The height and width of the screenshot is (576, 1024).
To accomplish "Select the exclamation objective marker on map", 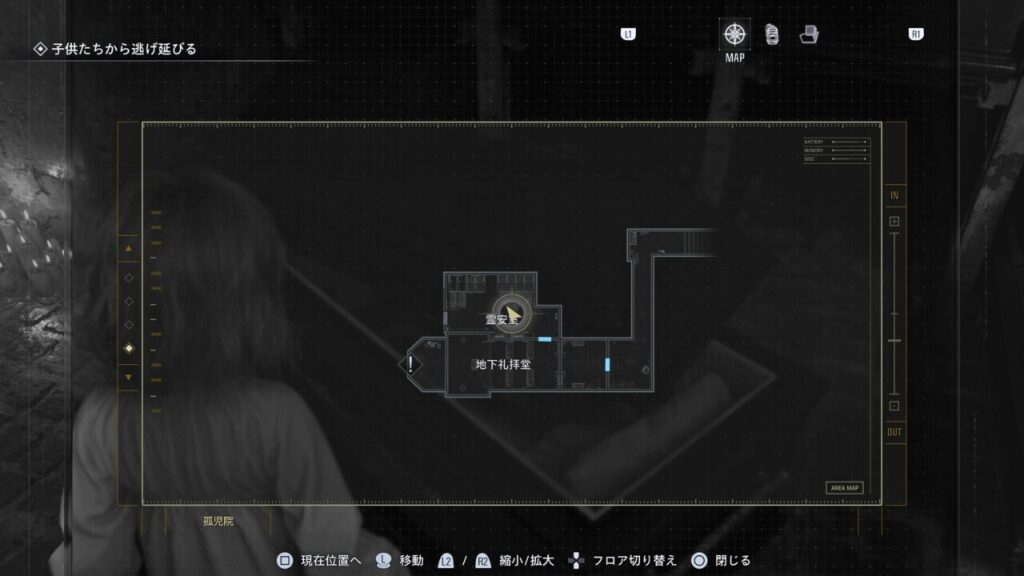I will [410, 364].
